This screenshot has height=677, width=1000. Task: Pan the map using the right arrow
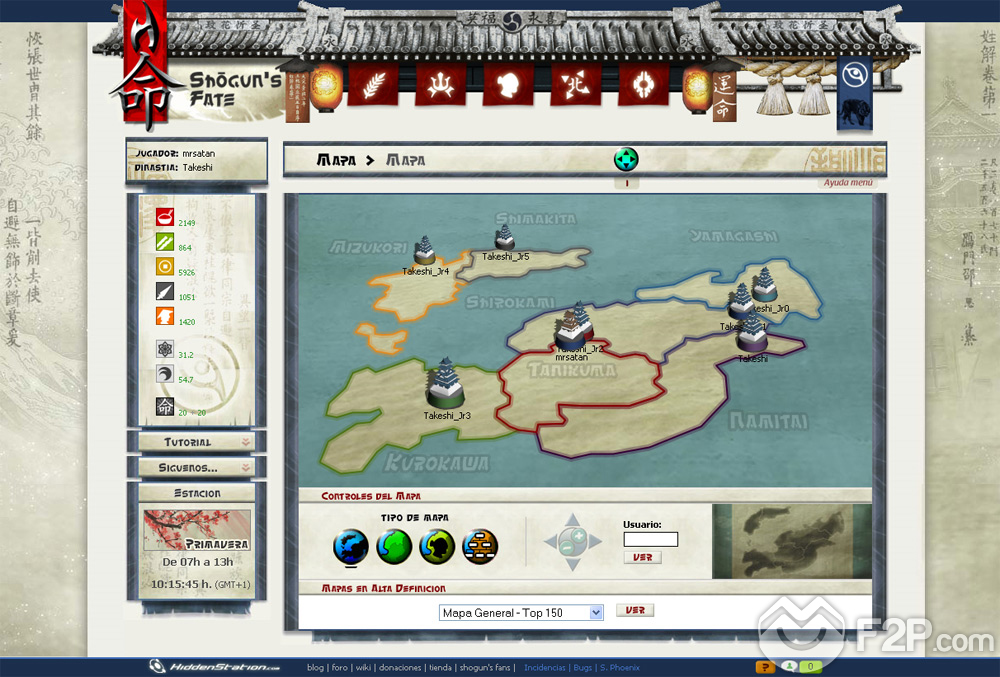click(595, 542)
